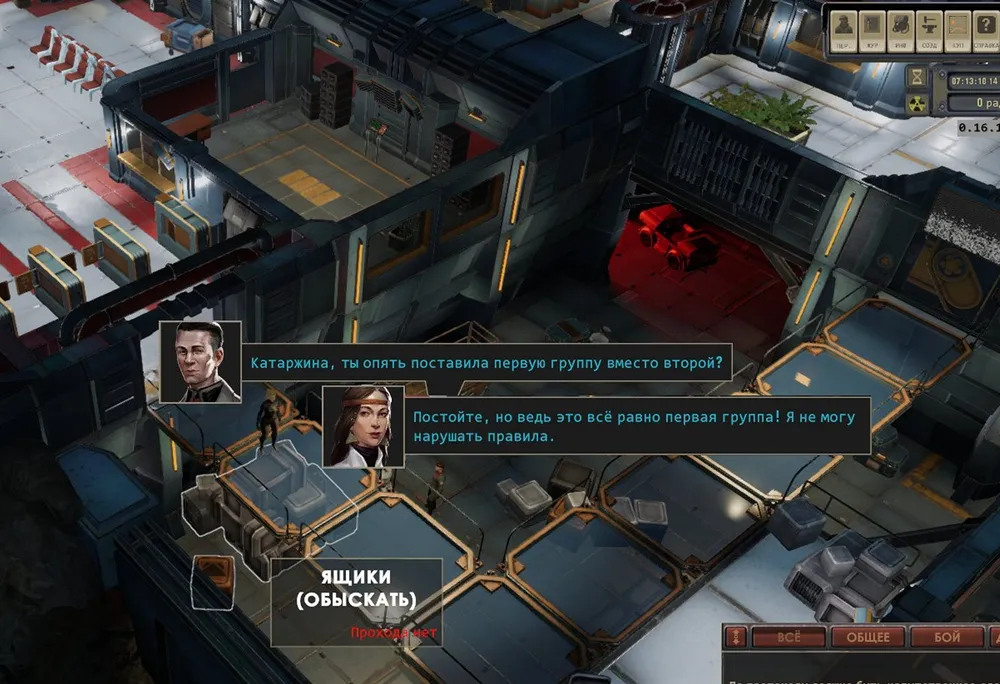The width and height of the screenshot is (1000, 684).
Task: Click the hourglass wait icon
Action: [x=917, y=78]
